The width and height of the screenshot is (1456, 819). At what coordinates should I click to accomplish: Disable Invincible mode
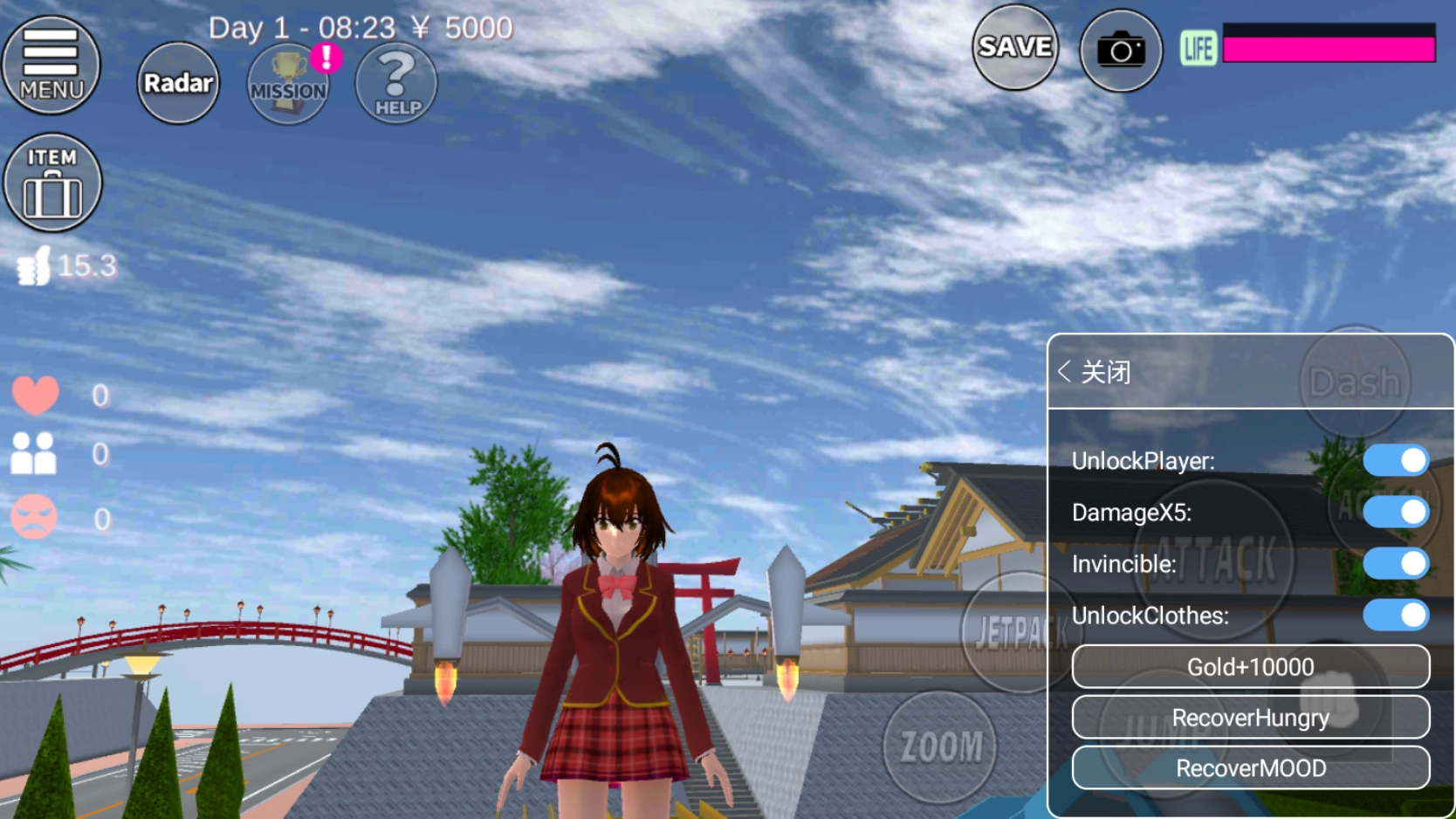click(1397, 563)
